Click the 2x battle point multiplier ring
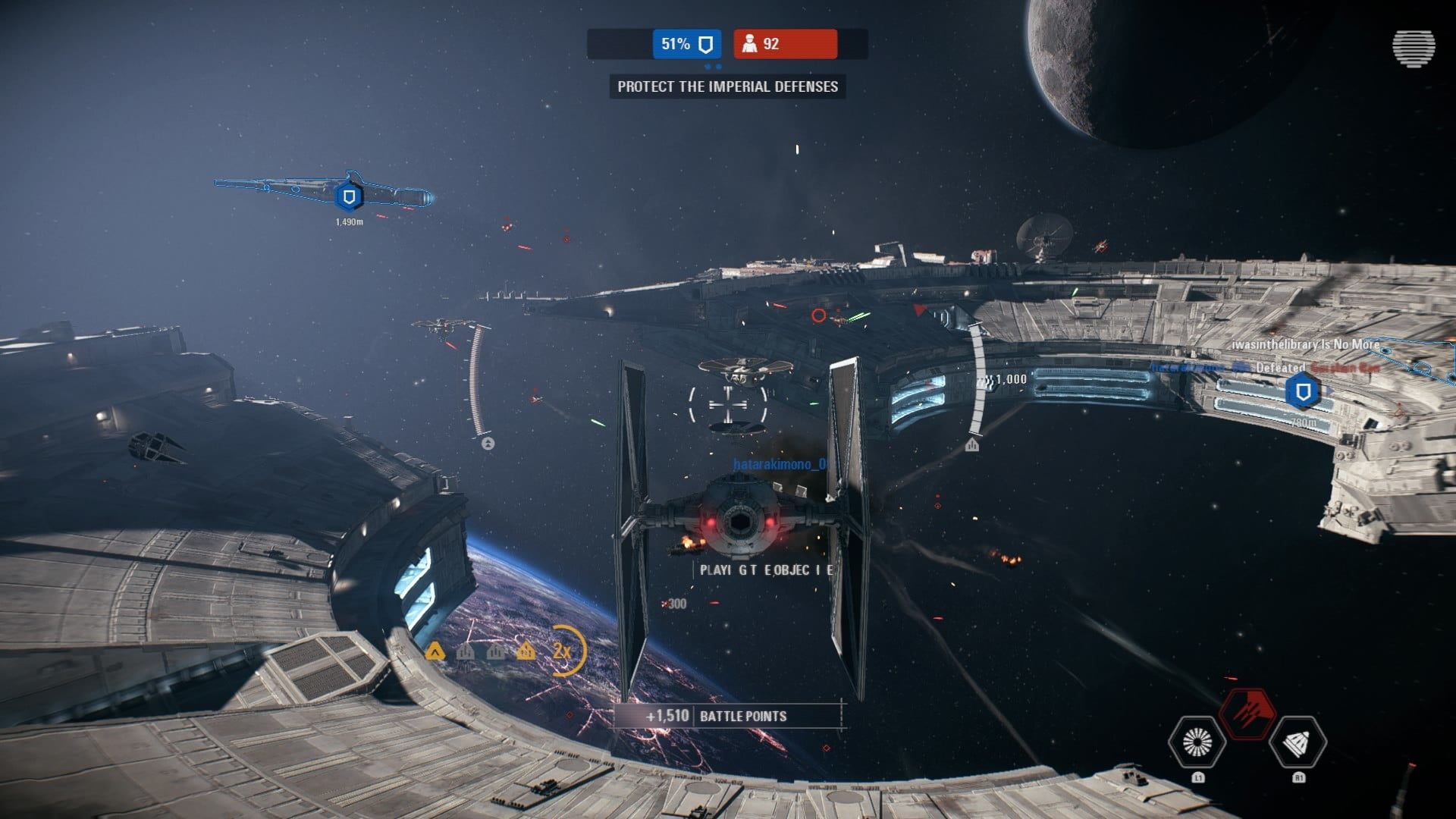 click(x=563, y=651)
